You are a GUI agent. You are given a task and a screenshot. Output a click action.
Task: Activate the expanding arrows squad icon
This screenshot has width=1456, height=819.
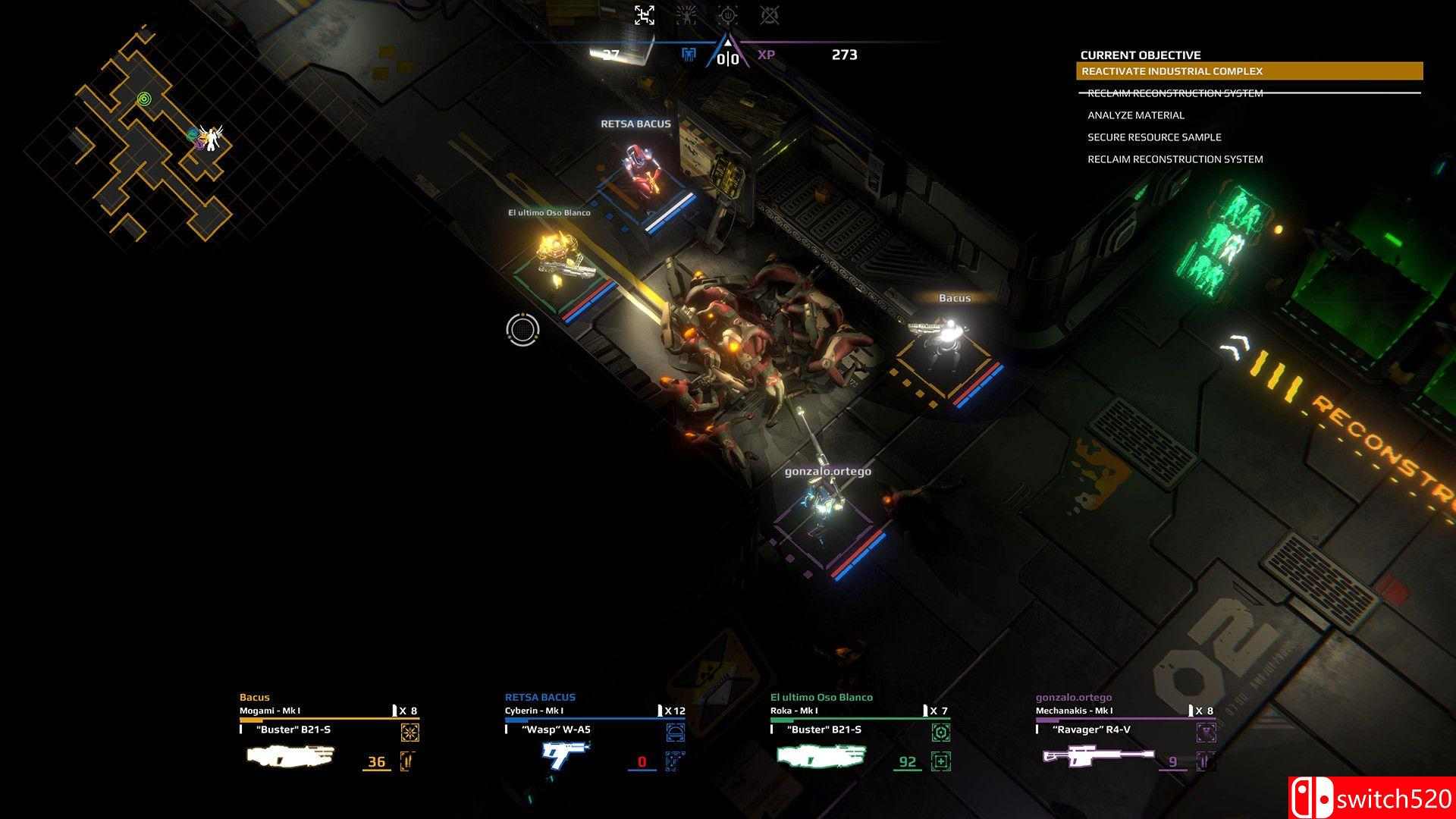click(644, 14)
